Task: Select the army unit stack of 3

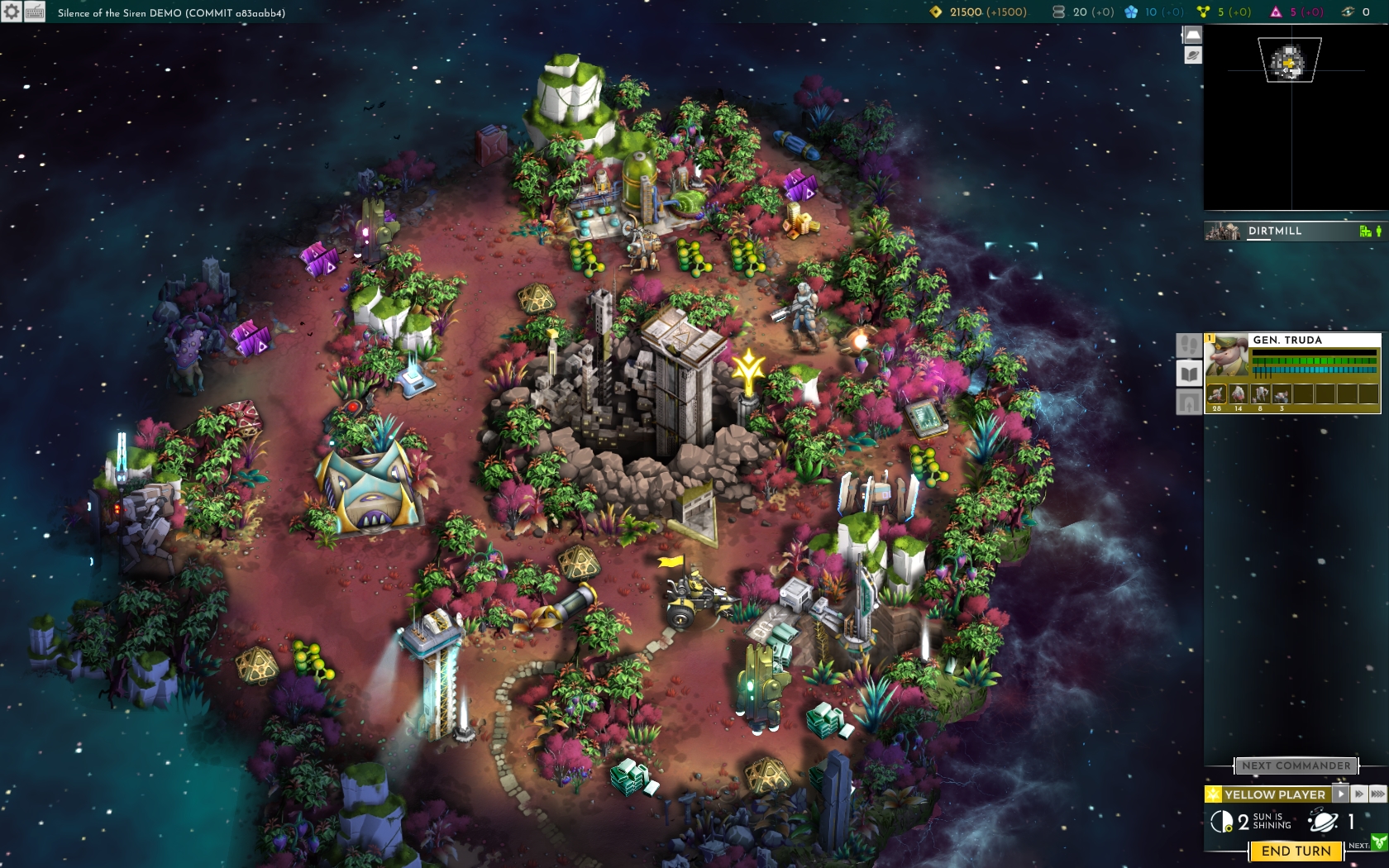Action: (1282, 394)
